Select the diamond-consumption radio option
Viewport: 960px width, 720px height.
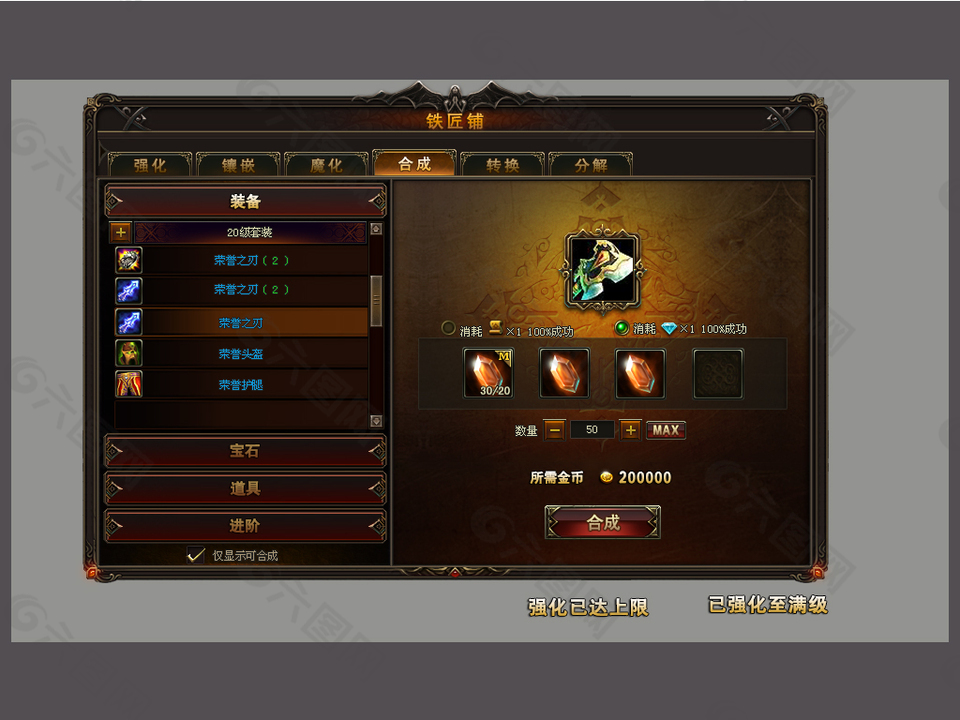(x=622, y=328)
